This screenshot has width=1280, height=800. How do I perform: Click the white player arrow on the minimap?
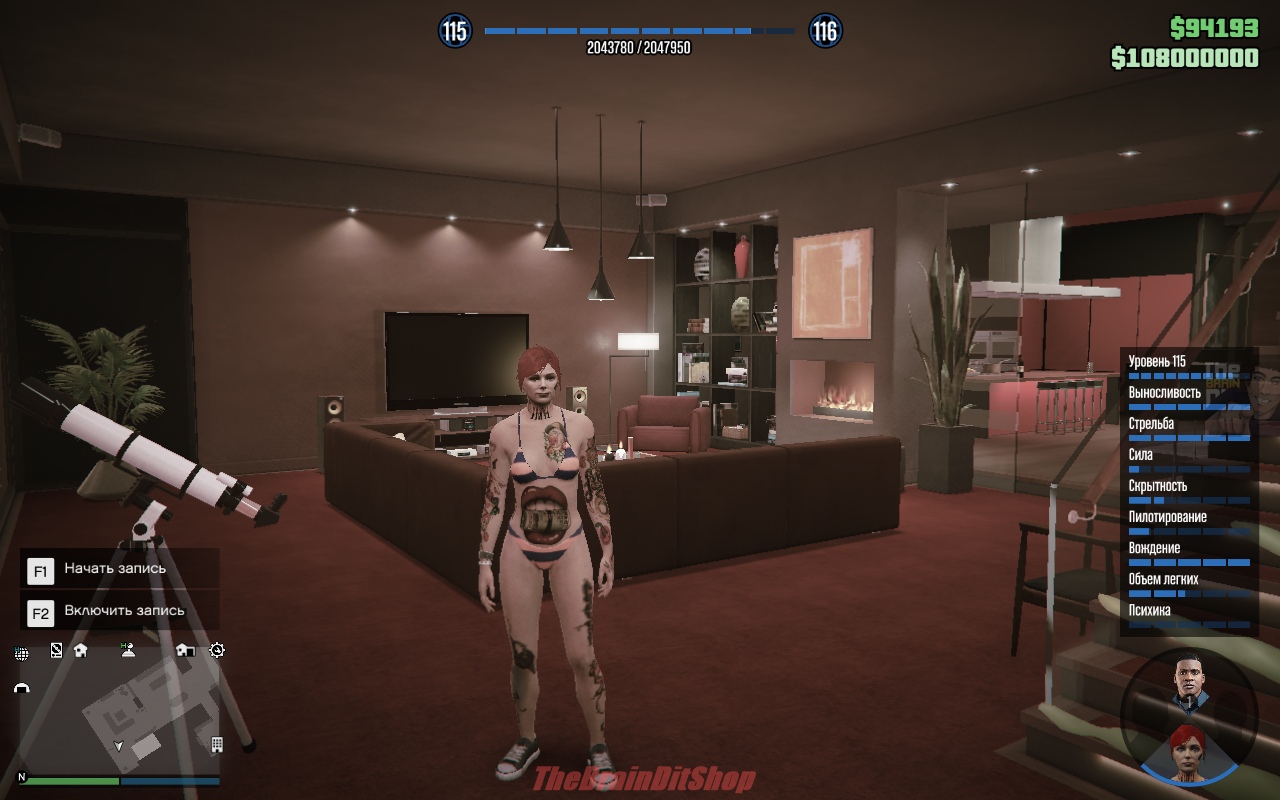coord(120,745)
